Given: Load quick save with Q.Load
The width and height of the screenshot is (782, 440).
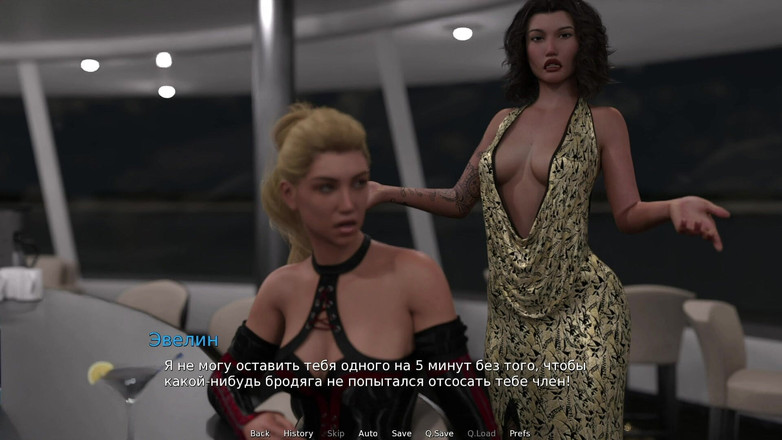Looking at the screenshot, I should (481, 433).
